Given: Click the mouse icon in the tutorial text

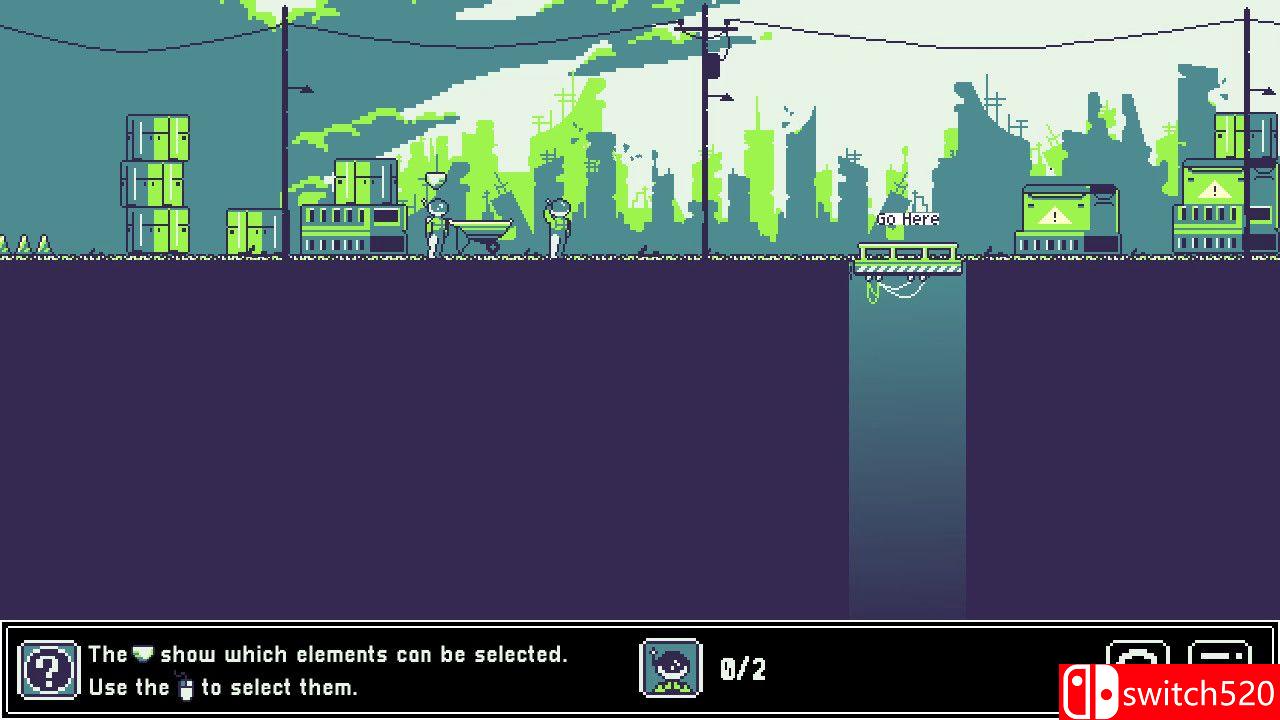Looking at the screenshot, I should 188,687.
